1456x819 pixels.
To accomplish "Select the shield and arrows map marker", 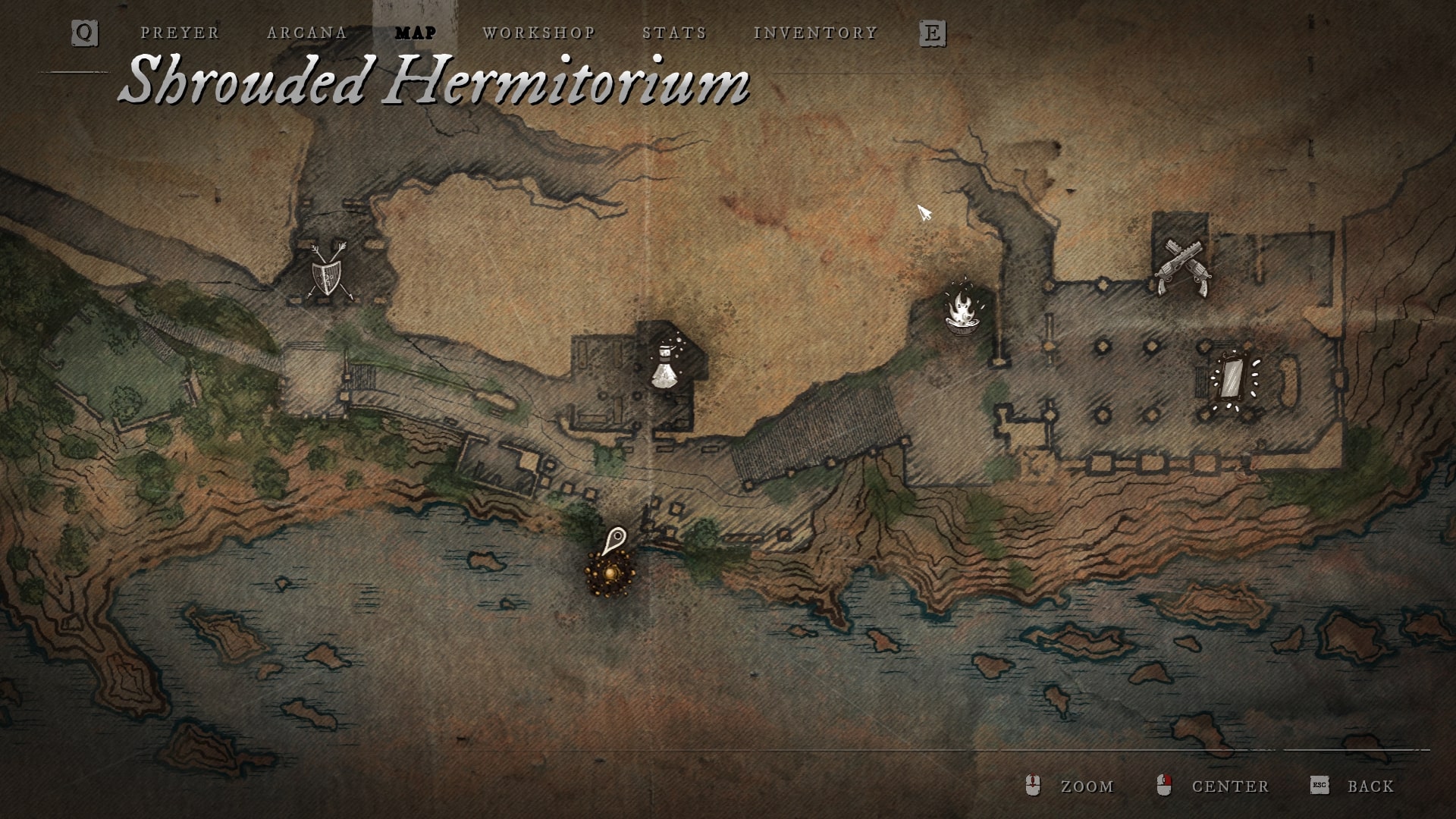I will coord(330,273).
